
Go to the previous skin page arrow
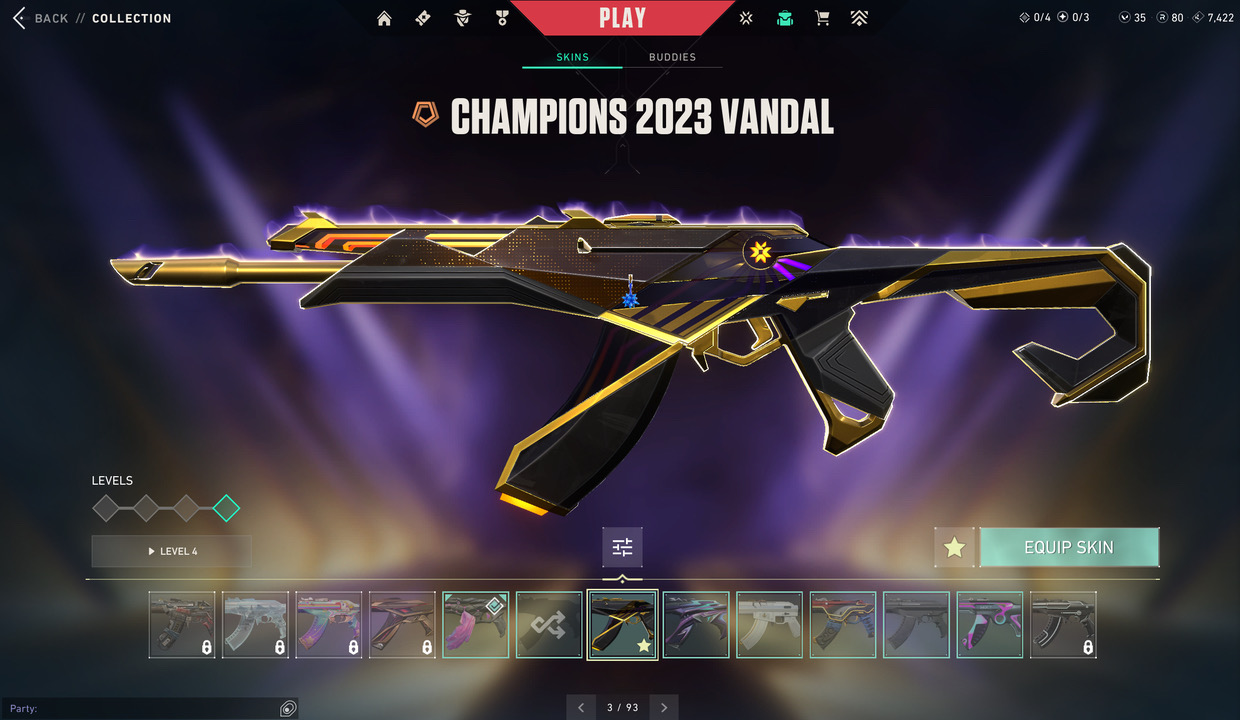pos(581,707)
